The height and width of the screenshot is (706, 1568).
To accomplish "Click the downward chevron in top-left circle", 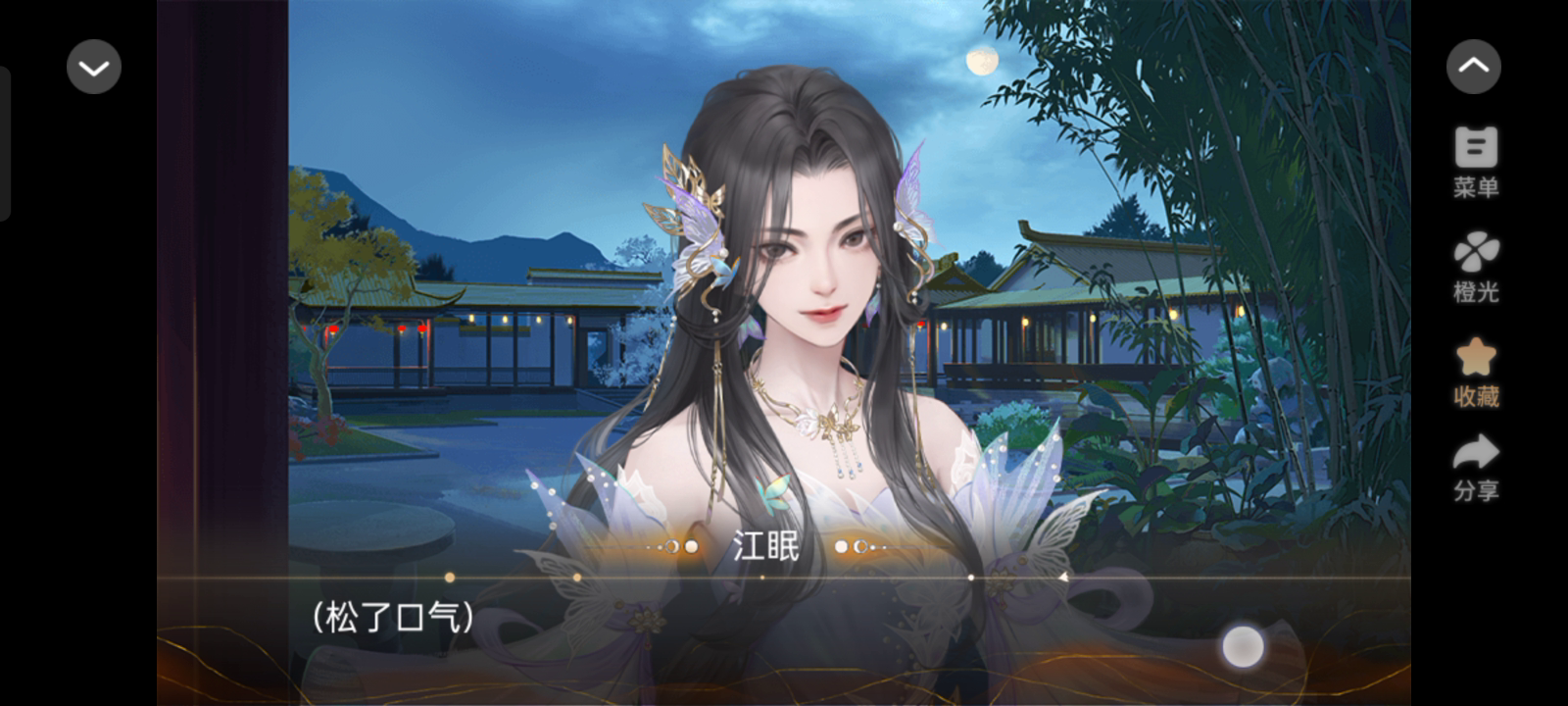I will 93,67.
